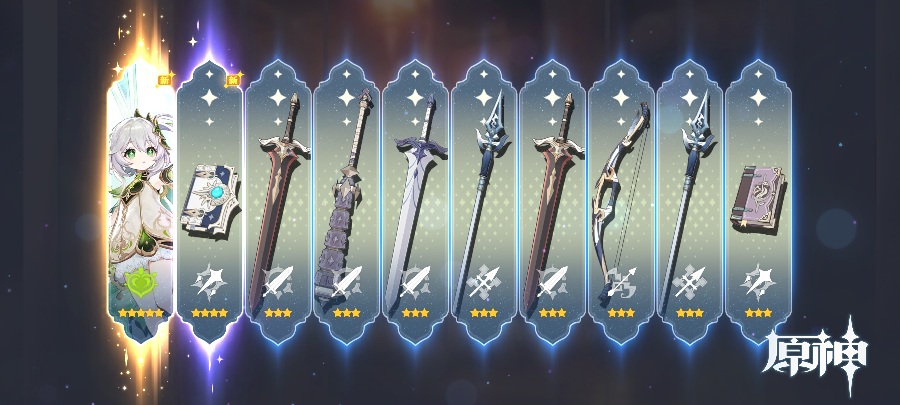Viewport: 900px width, 405px height.
Task: Pick the three-star bow card
Action: click(x=620, y=200)
